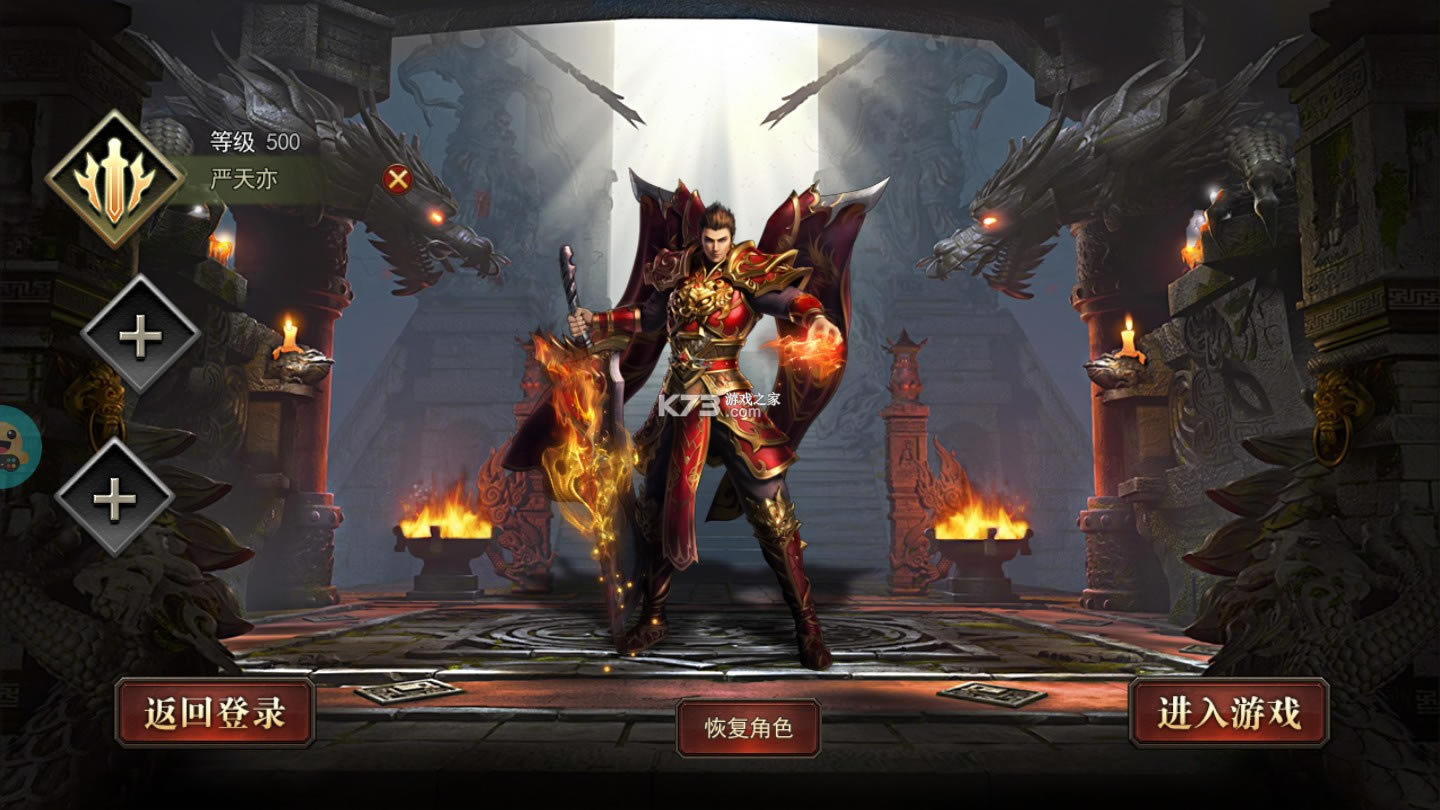1440x810 pixels.
Task: Delete character with the red X button
Action: (398, 179)
